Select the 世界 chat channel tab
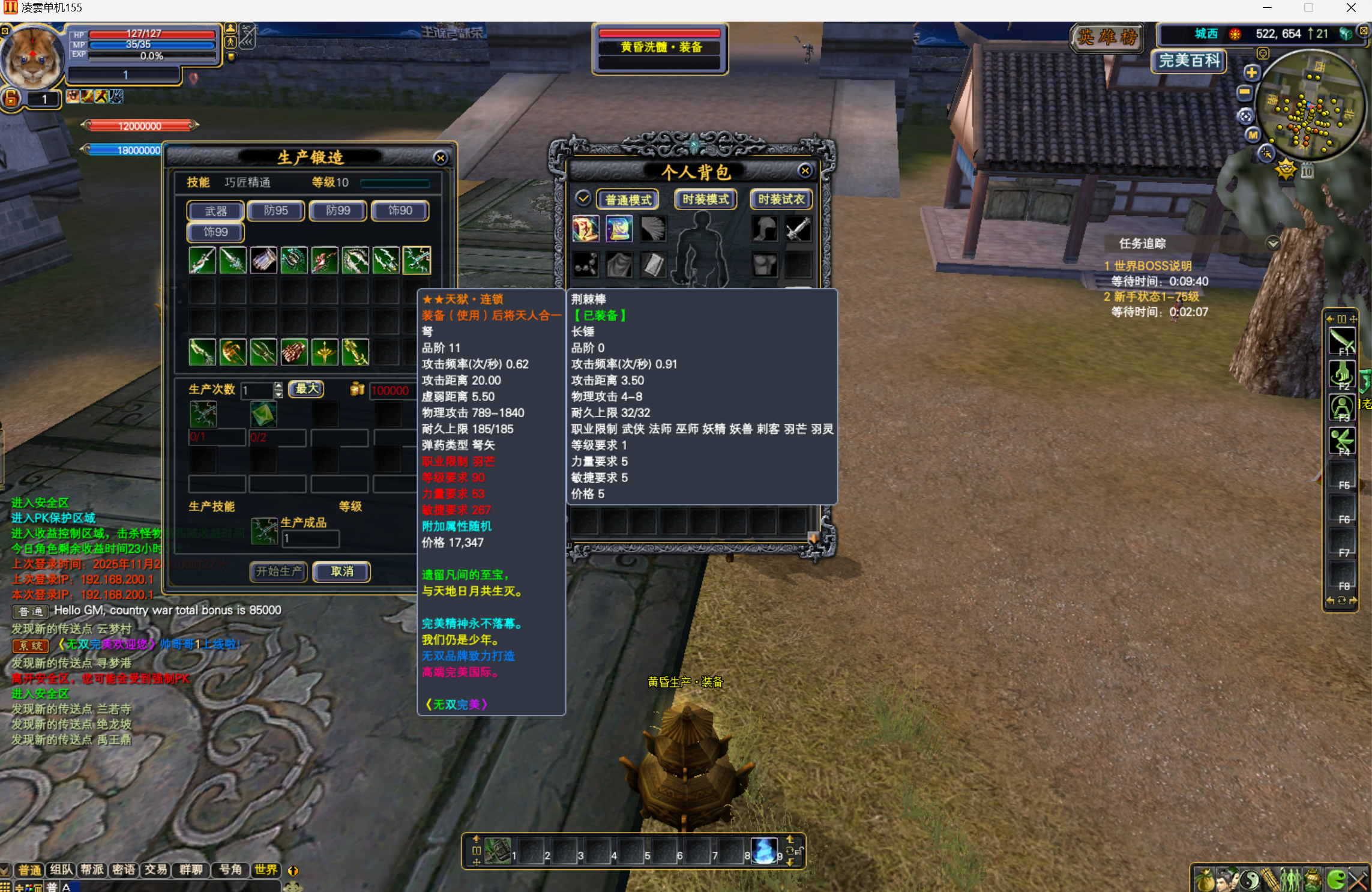The image size is (1372, 892). 265,870
